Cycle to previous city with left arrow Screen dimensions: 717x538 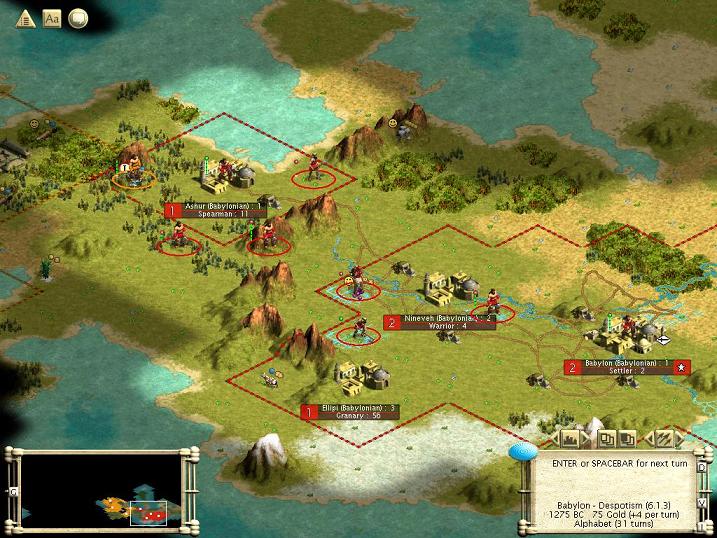click(x=552, y=438)
